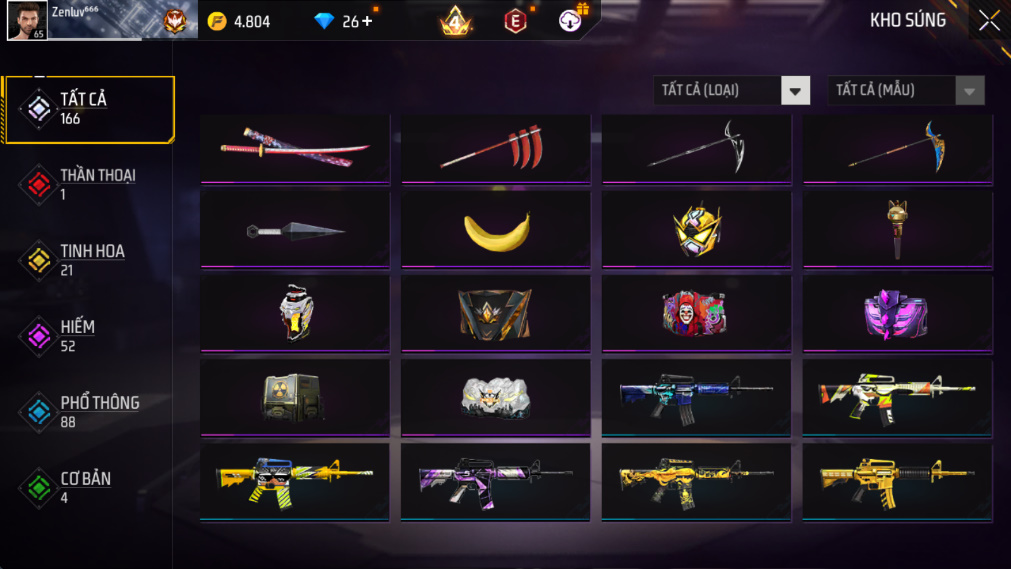Choose the red three-blade scythe skin
Screen dimensions: 1011x569
[496, 148]
